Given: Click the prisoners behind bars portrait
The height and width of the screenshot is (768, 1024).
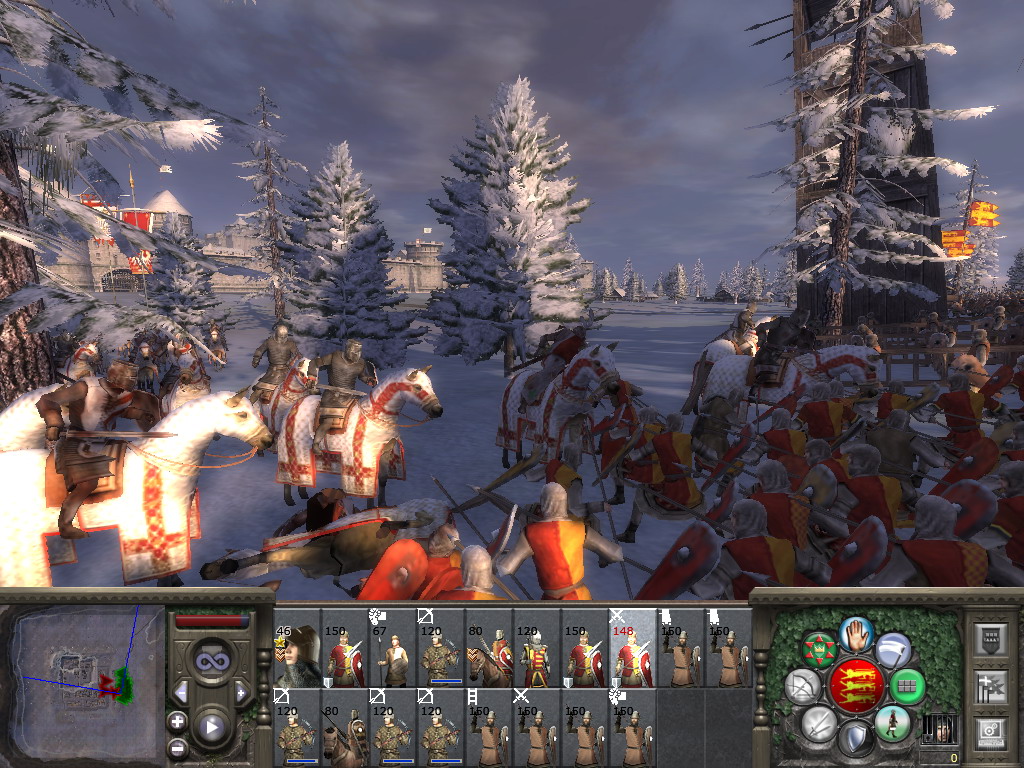Looking at the screenshot, I should tap(938, 728).
